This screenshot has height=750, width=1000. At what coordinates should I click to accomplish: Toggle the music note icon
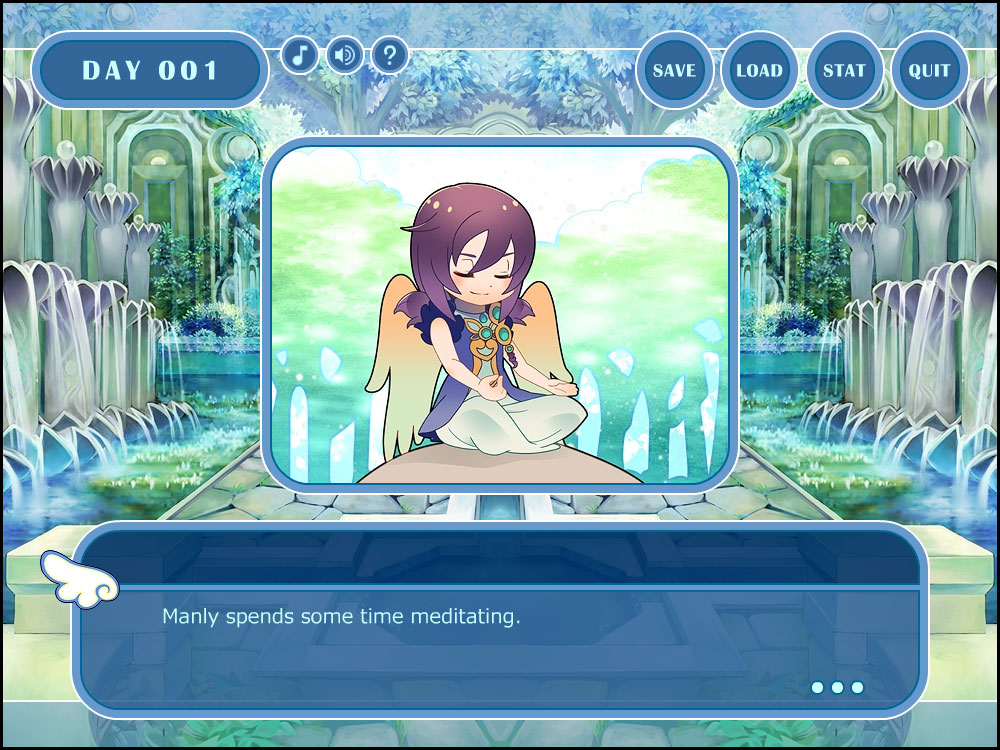click(300, 54)
